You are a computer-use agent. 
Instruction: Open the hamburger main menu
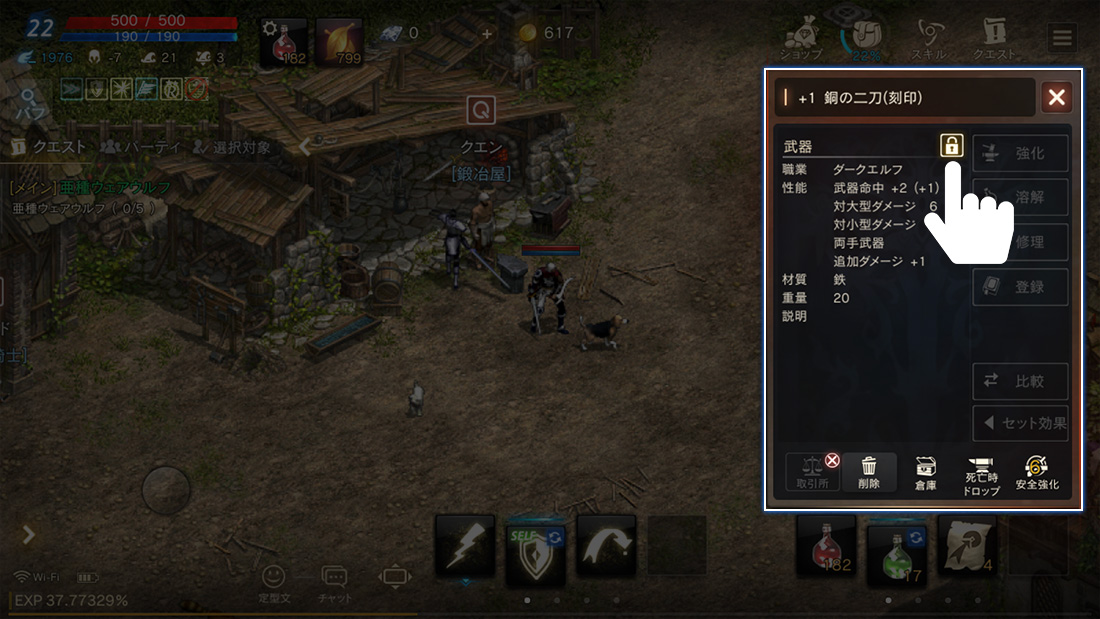click(x=1061, y=39)
